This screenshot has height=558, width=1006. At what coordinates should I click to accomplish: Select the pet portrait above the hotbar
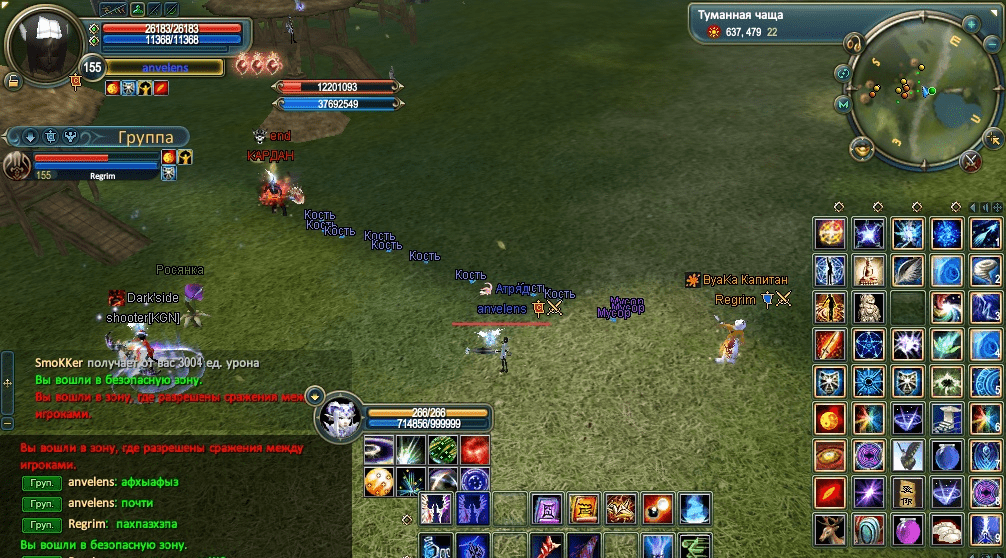339,417
